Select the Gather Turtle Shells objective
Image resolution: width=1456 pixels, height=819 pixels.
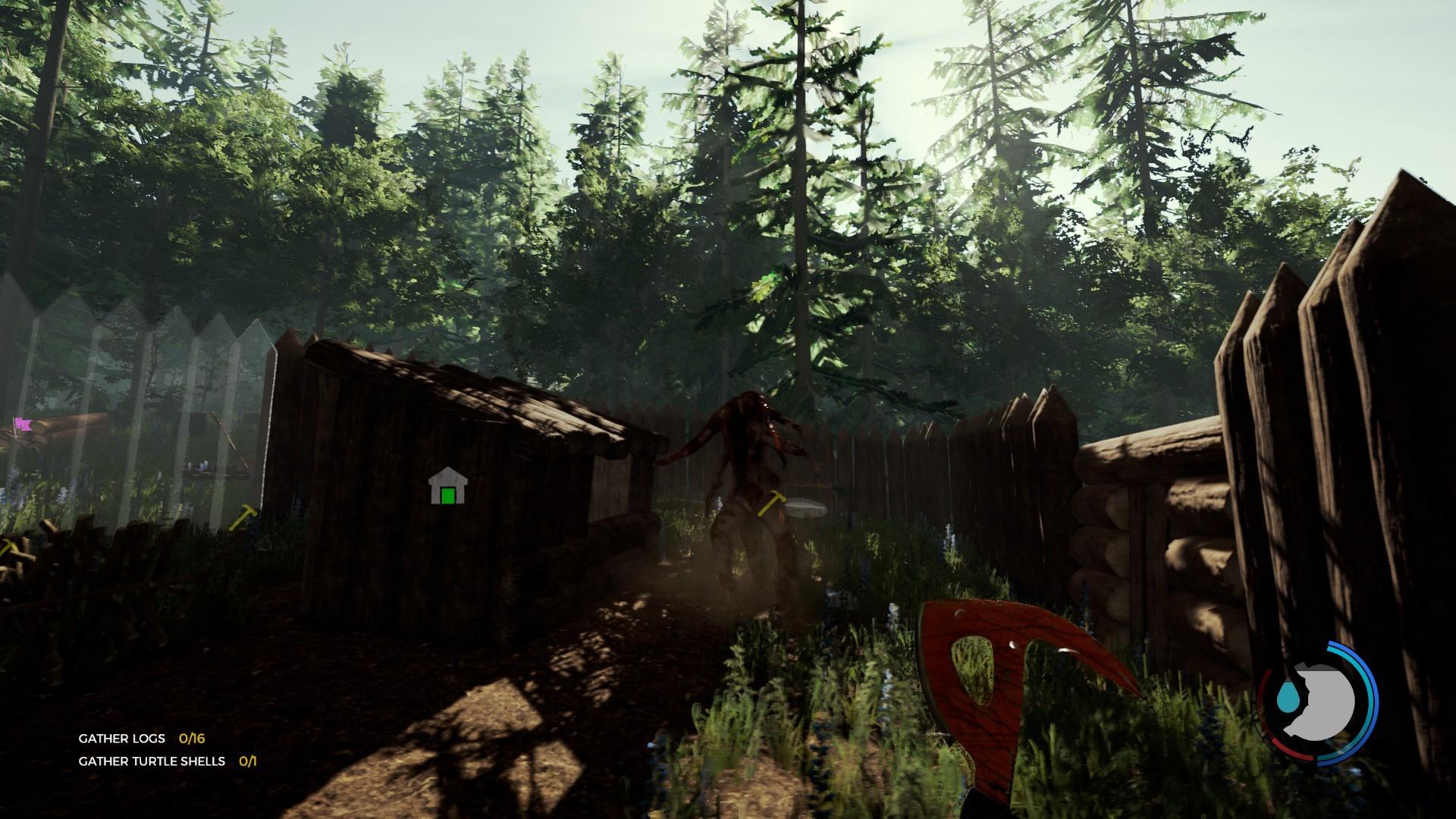166,761
